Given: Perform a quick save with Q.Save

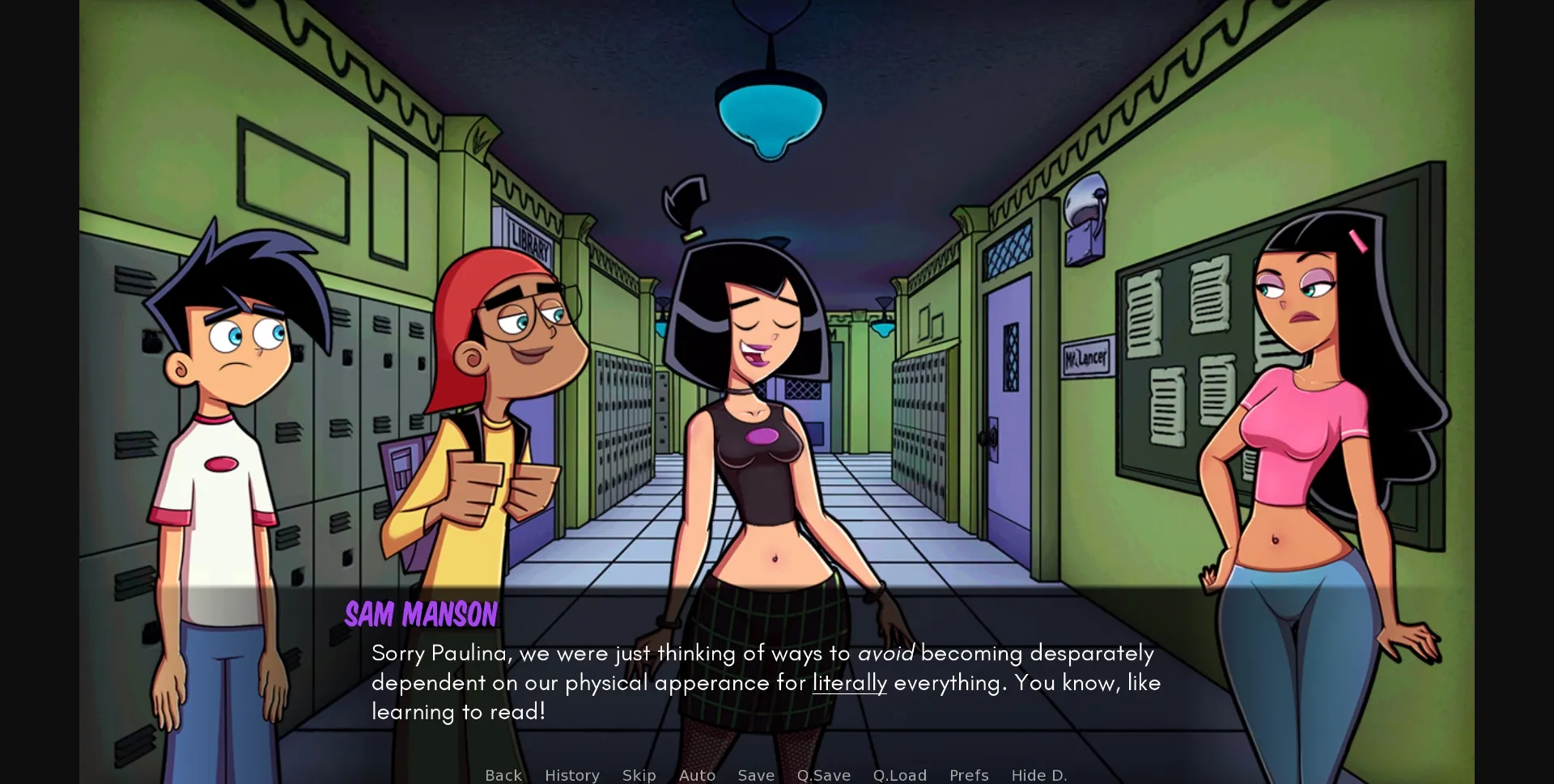Looking at the screenshot, I should tap(823, 775).
